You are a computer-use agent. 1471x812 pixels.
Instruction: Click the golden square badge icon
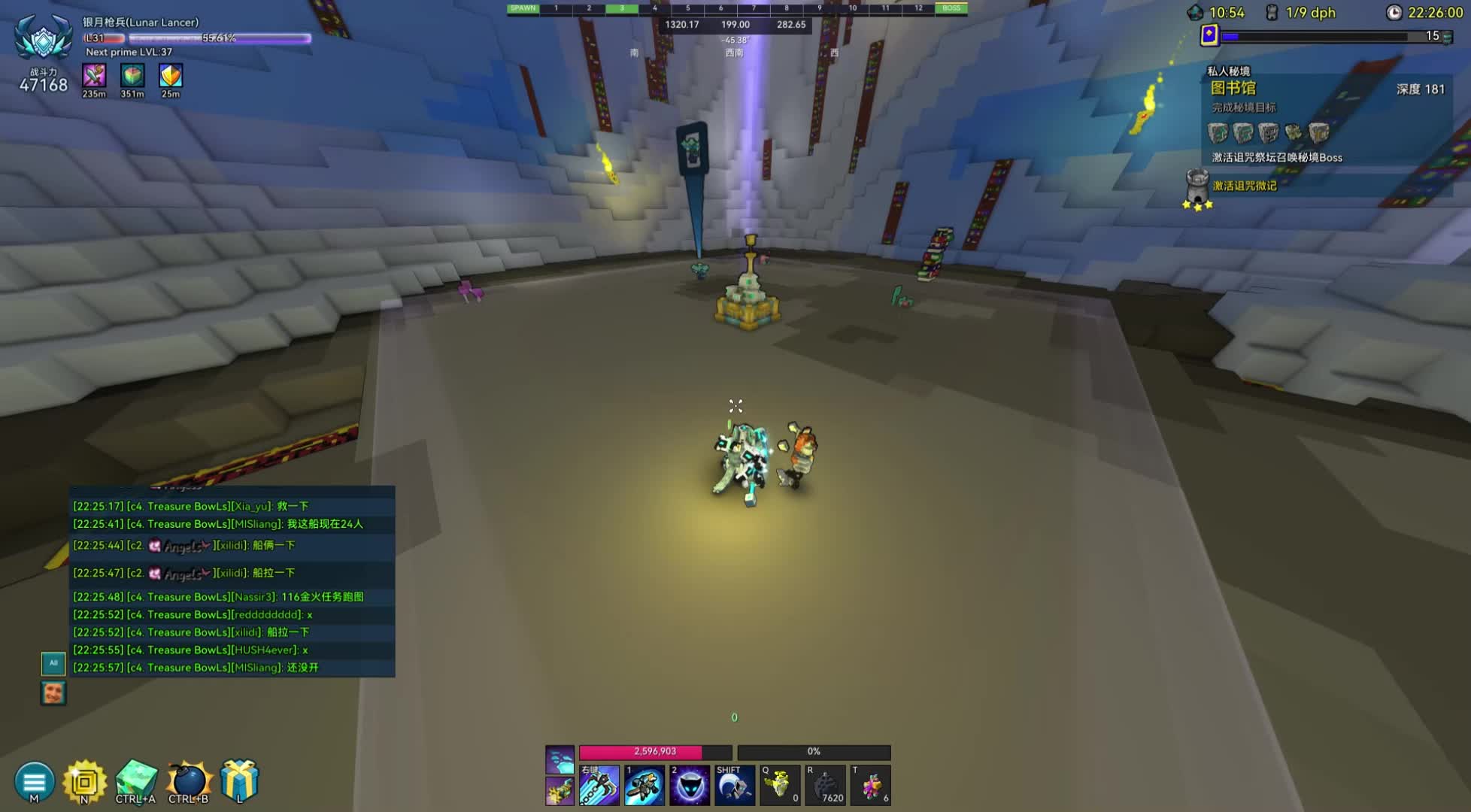tap(84, 781)
